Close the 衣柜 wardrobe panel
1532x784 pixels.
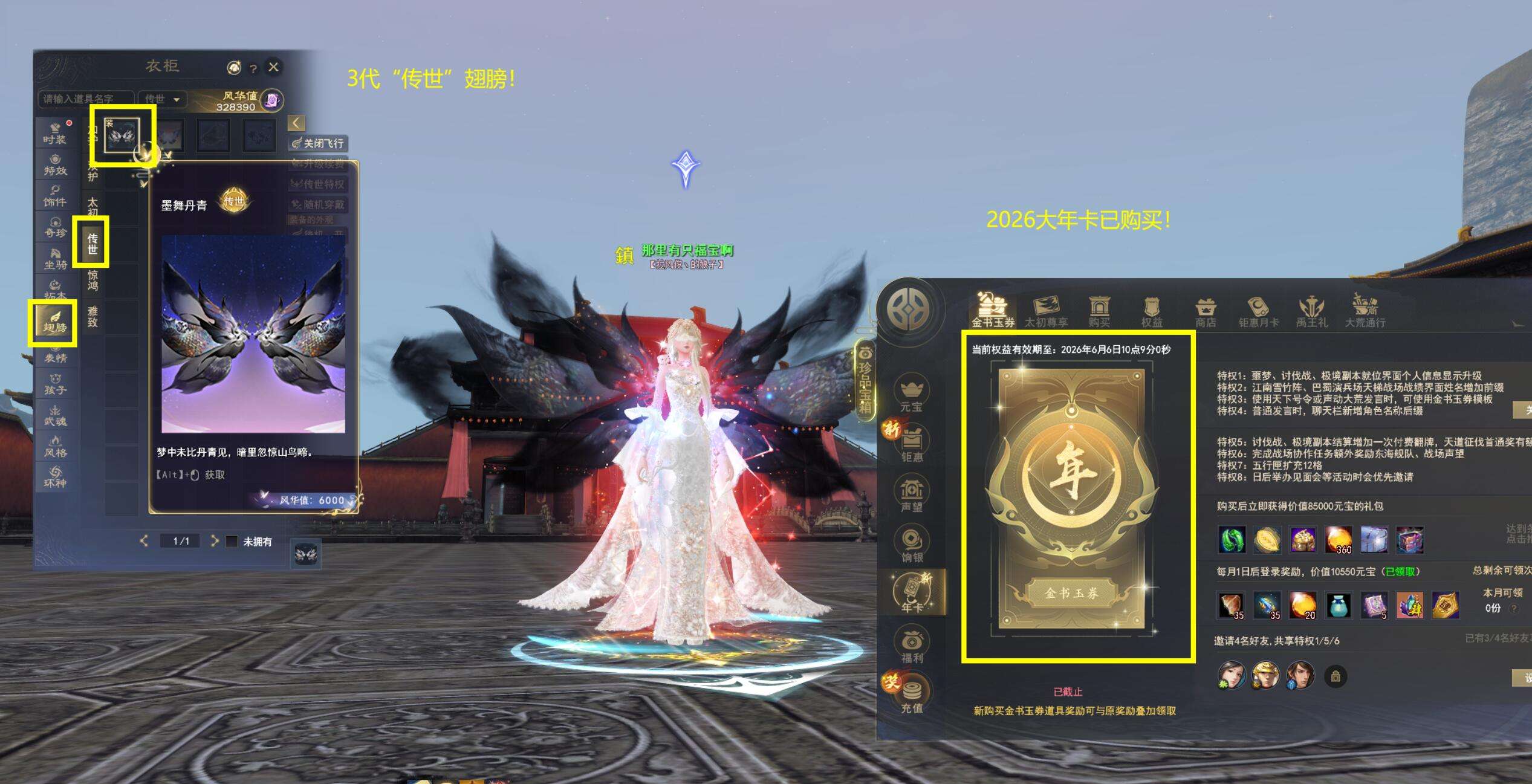[273, 67]
